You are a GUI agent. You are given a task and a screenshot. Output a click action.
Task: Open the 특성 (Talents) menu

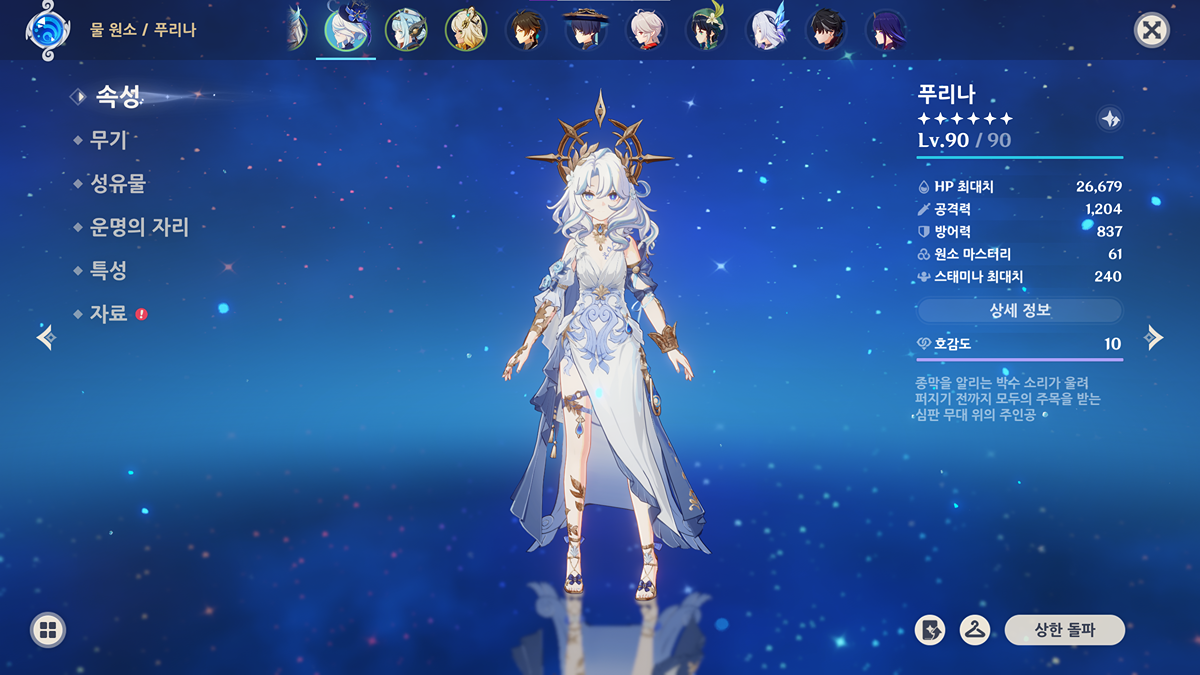[x=108, y=270]
